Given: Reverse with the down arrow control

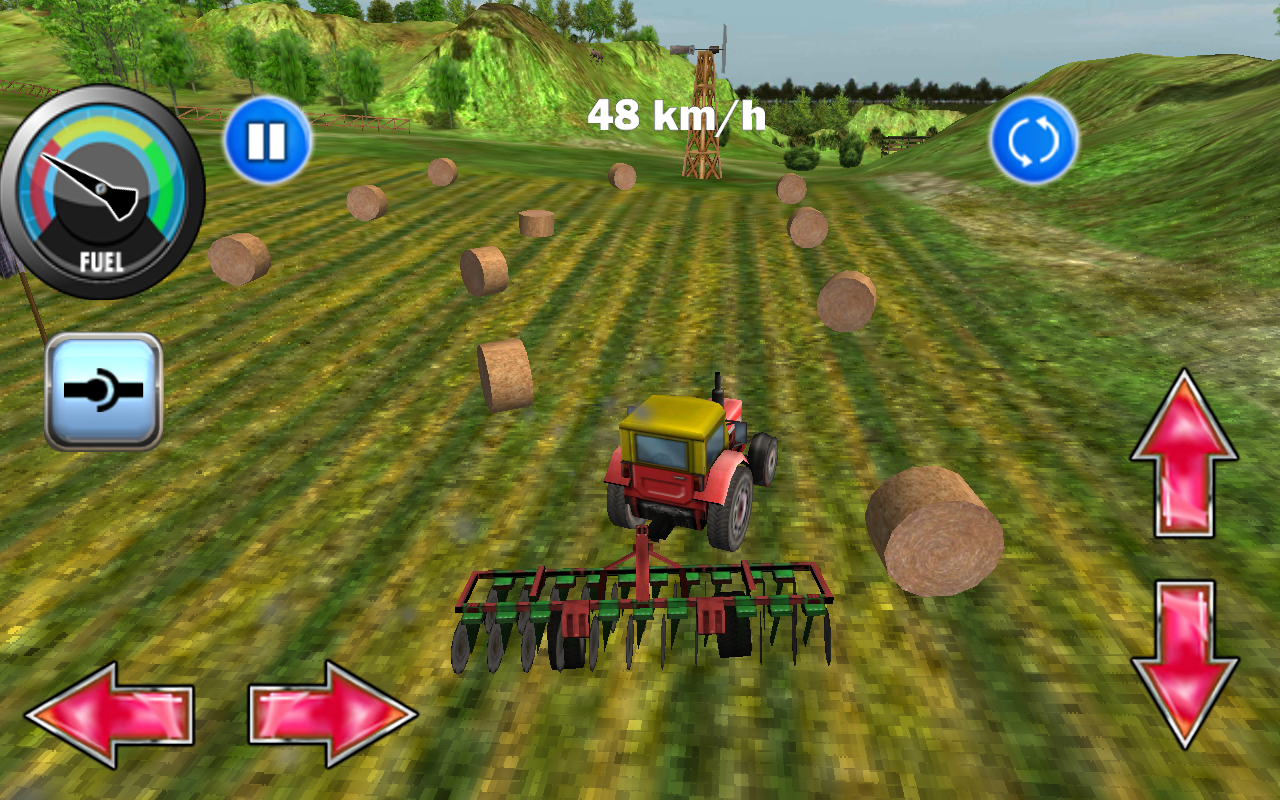Looking at the screenshot, I should 1185,650.
